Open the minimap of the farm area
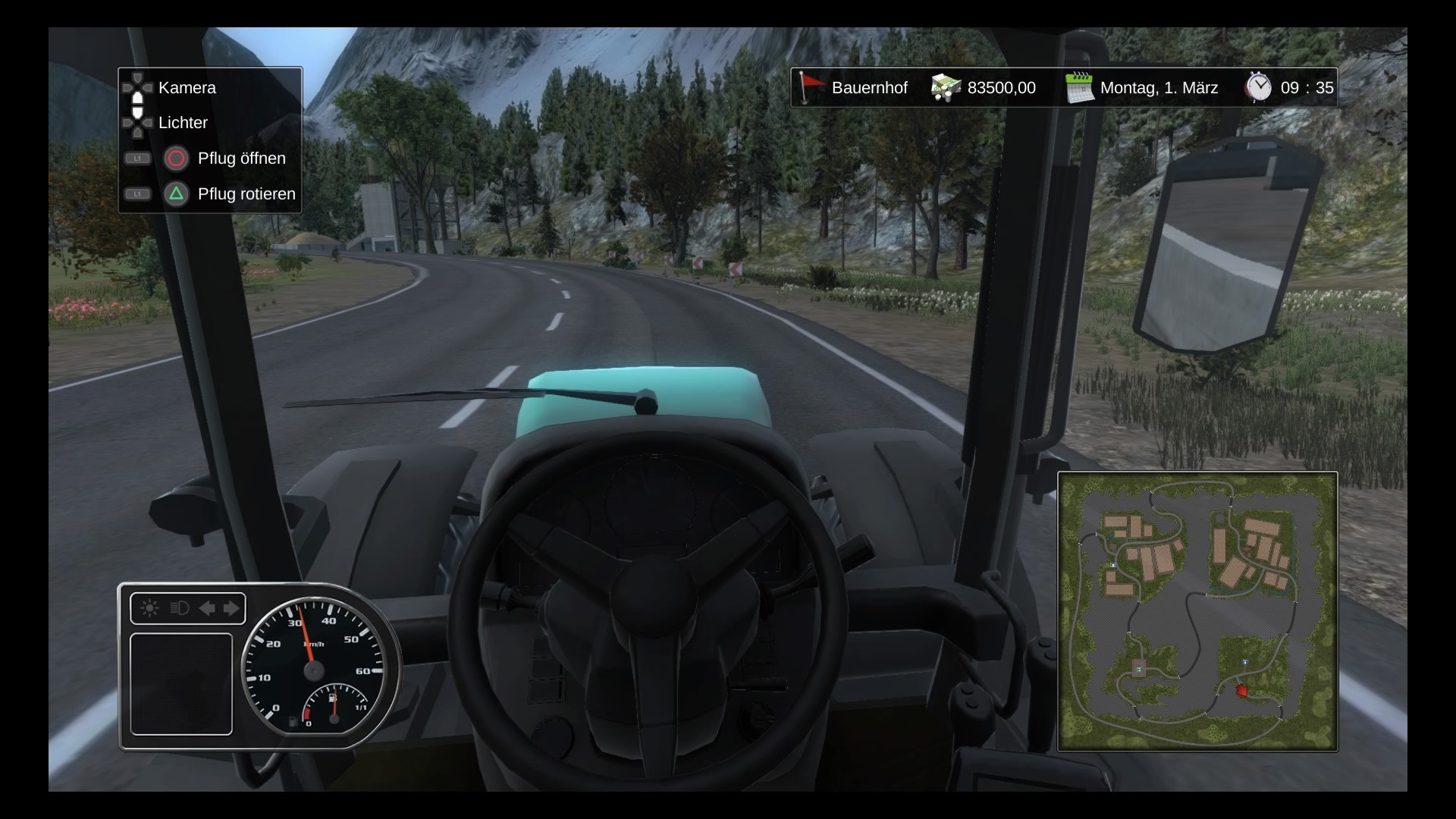Screen dimensions: 1456x819 point(1197,611)
